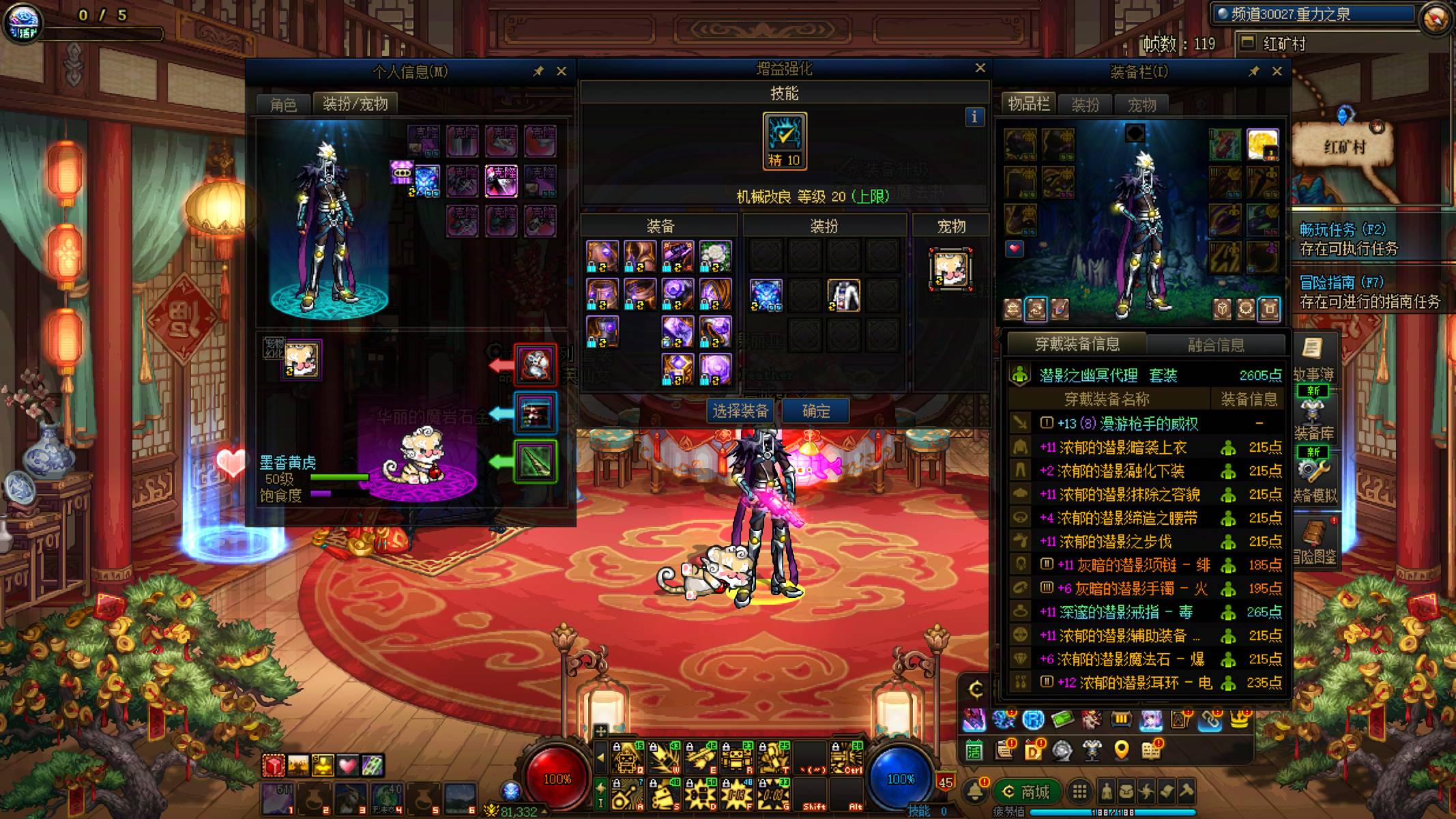Click the 确定 confirm button
Screen dimensions: 1456x819
pyautogui.click(x=816, y=411)
